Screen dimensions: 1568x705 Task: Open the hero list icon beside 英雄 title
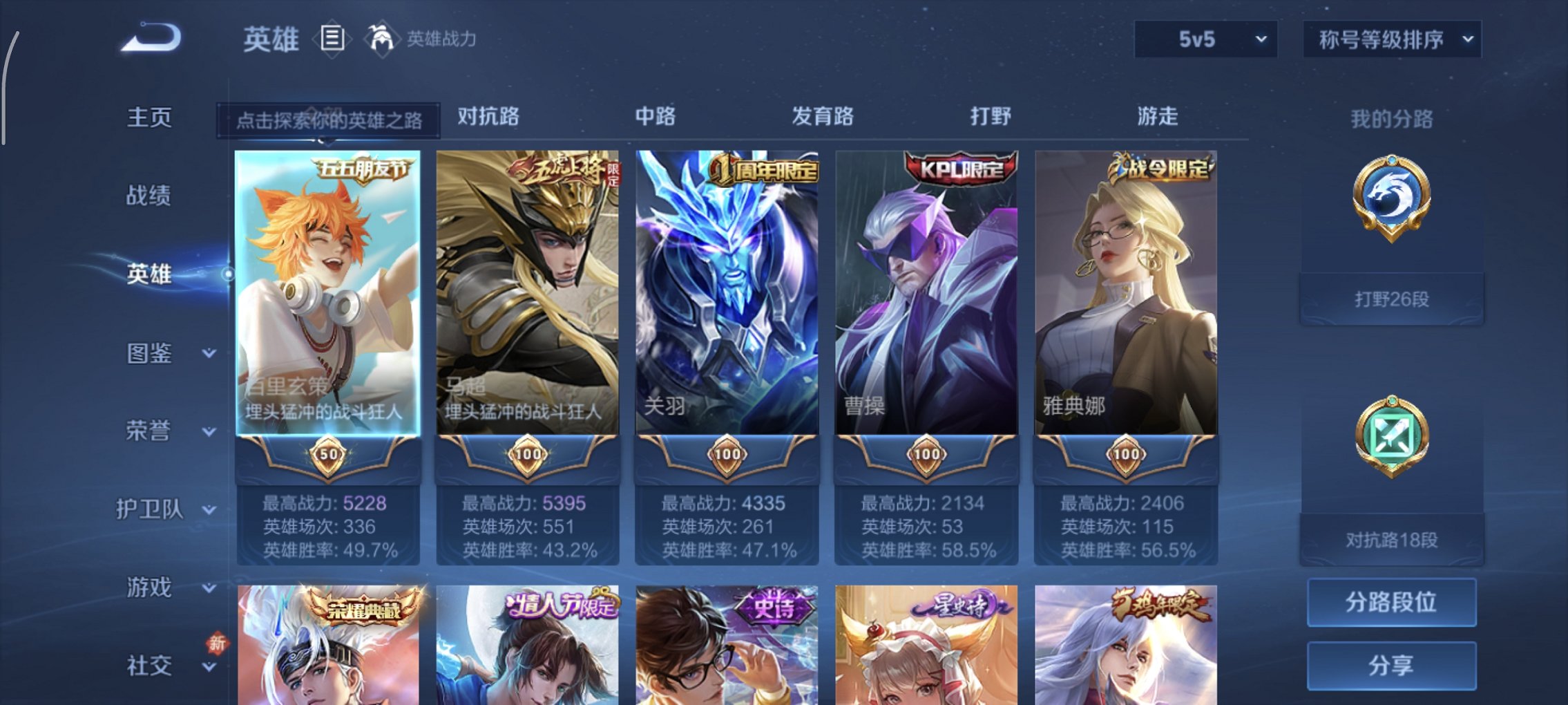click(x=332, y=39)
